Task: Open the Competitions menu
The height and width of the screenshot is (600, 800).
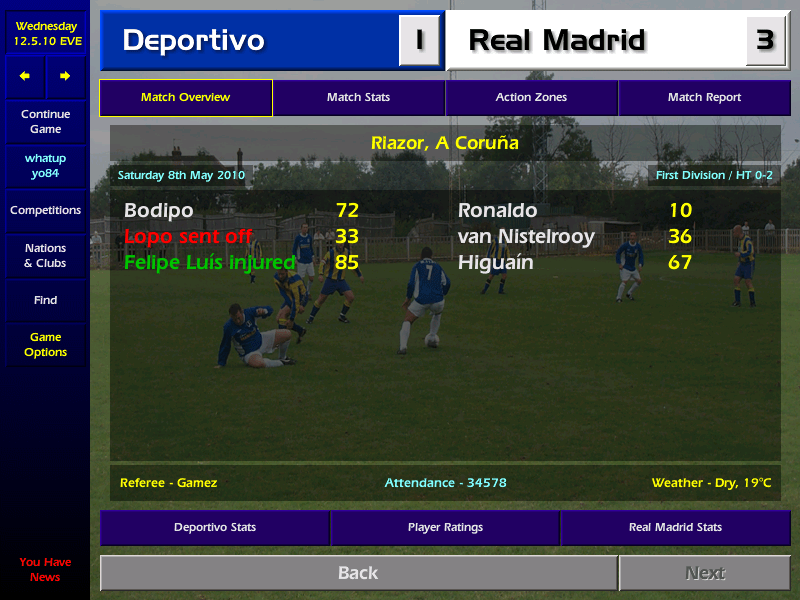Action: coord(45,211)
